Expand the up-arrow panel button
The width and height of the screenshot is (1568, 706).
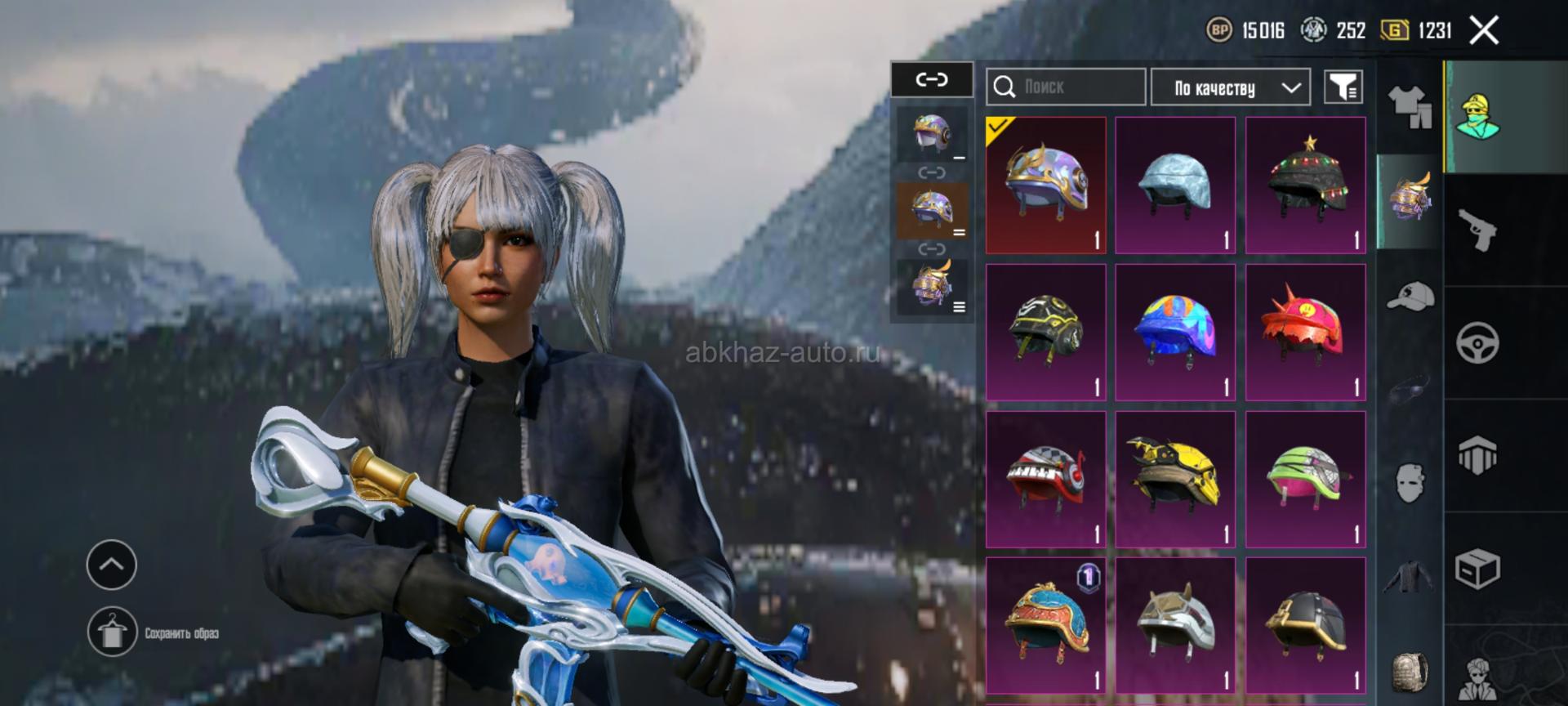pyautogui.click(x=112, y=564)
